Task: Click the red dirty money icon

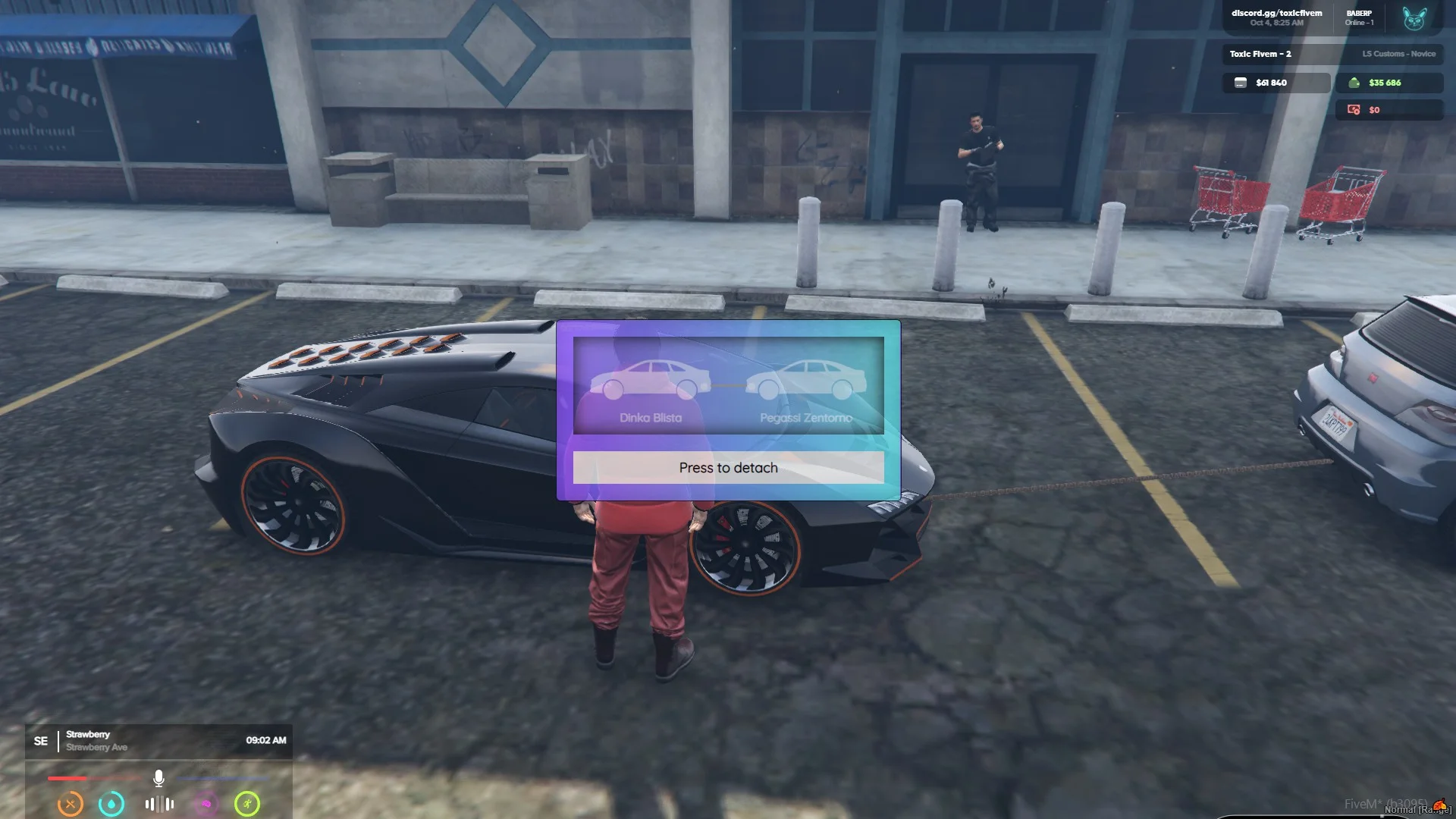Action: click(x=1354, y=110)
